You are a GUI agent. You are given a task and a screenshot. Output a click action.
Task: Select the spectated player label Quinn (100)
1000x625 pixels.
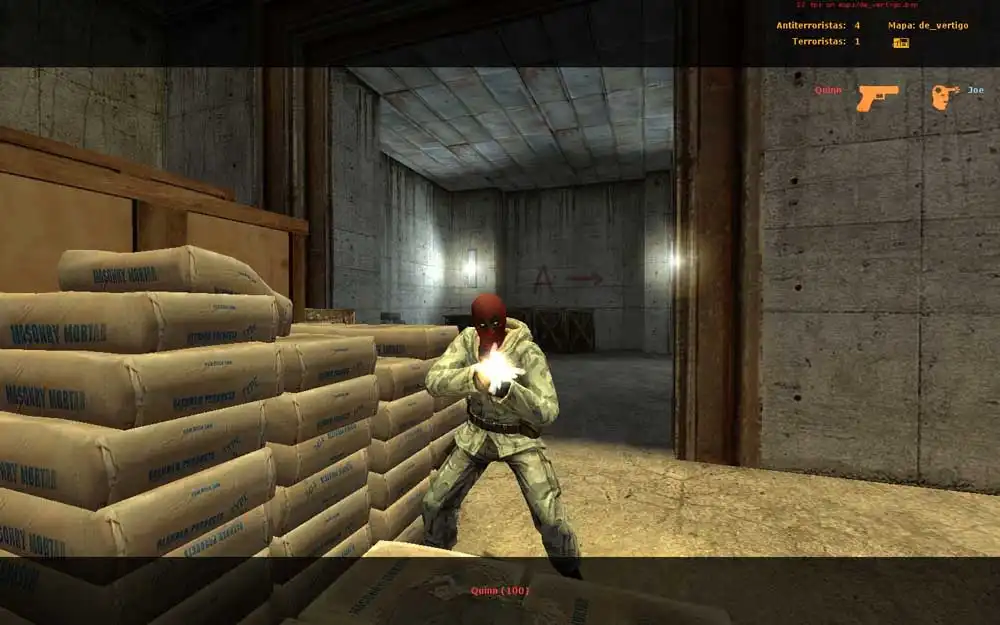pyautogui.click(x=499, y=591)
